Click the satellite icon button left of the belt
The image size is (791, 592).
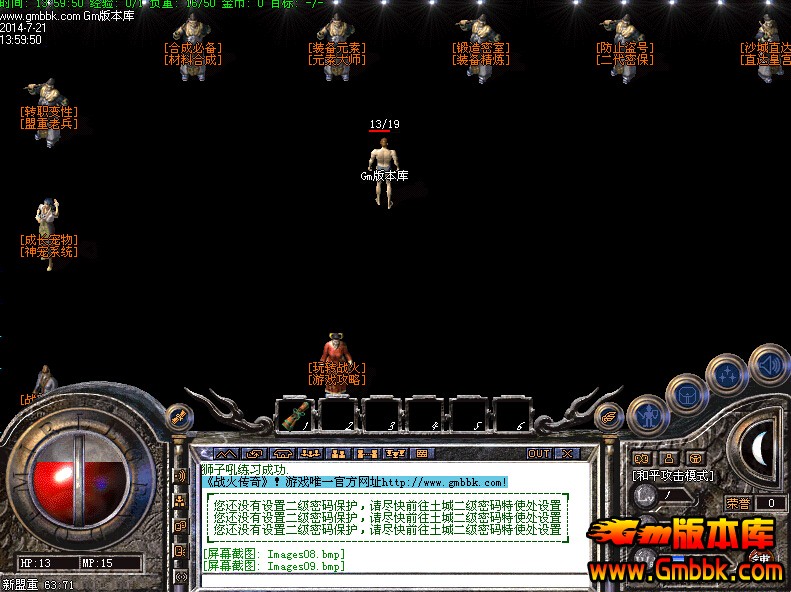pos(178,415)
